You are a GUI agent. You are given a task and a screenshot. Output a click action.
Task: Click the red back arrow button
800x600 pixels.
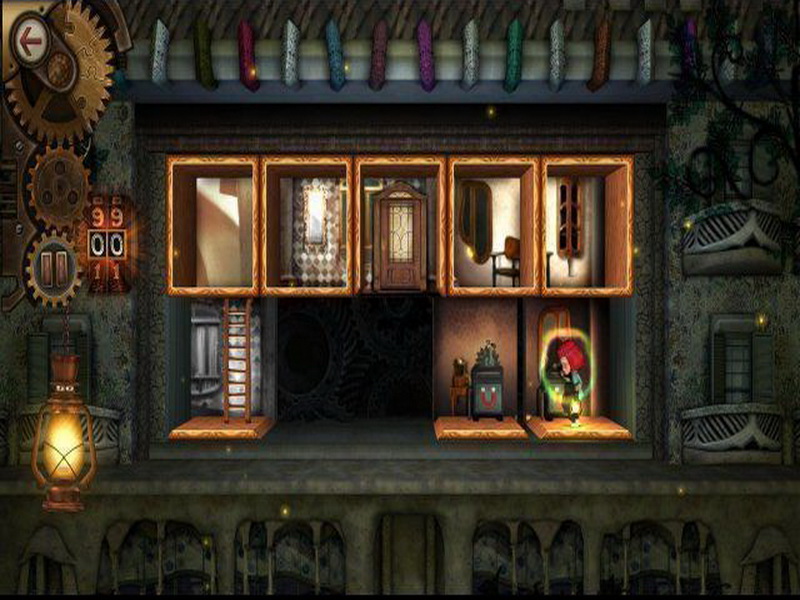click(31, 43)
